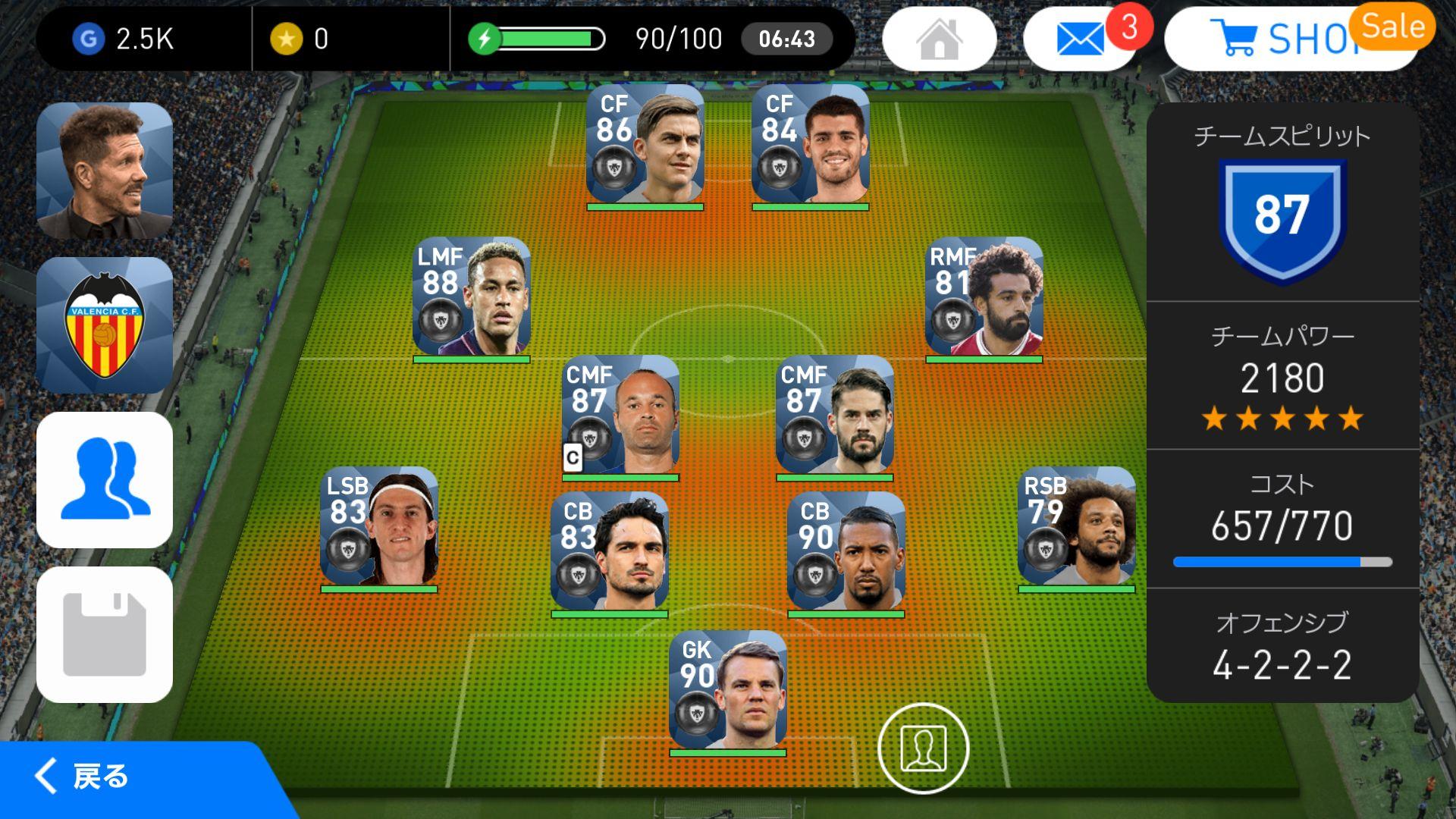
Task: Select the CB 90 player card
Action: click(846, 552)
